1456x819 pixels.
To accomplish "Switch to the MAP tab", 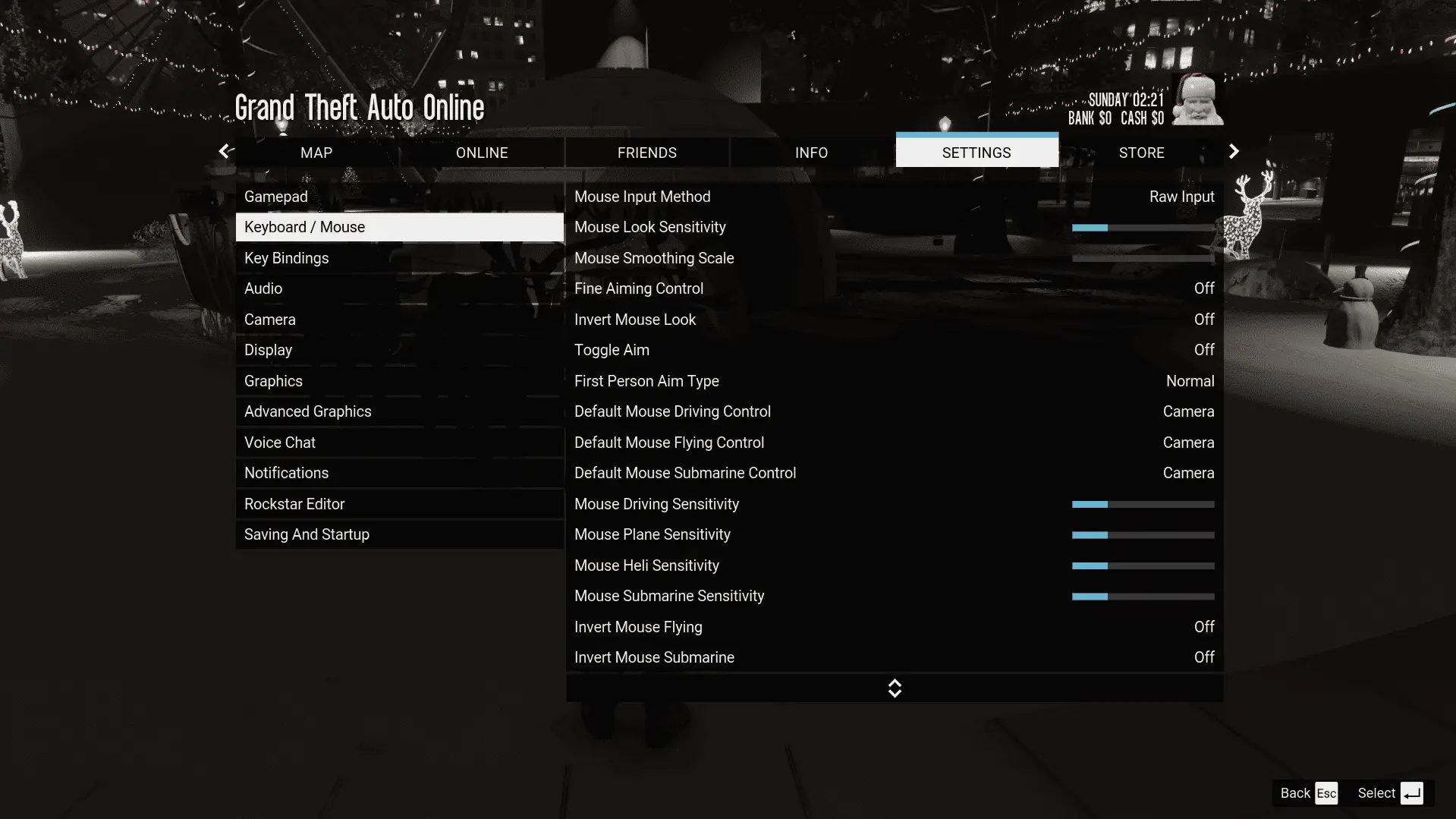I will click(316, 153).
